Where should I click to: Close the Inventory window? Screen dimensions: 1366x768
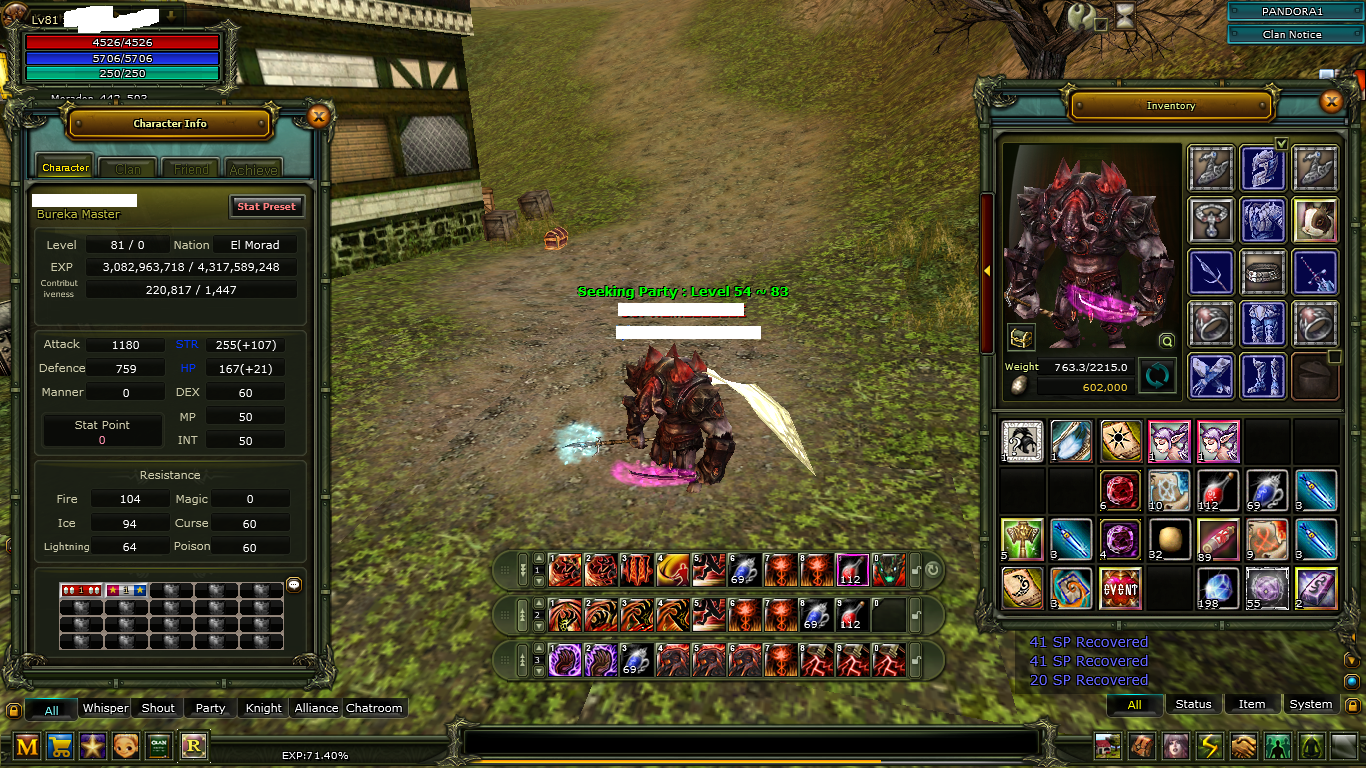pos(1330,101)
